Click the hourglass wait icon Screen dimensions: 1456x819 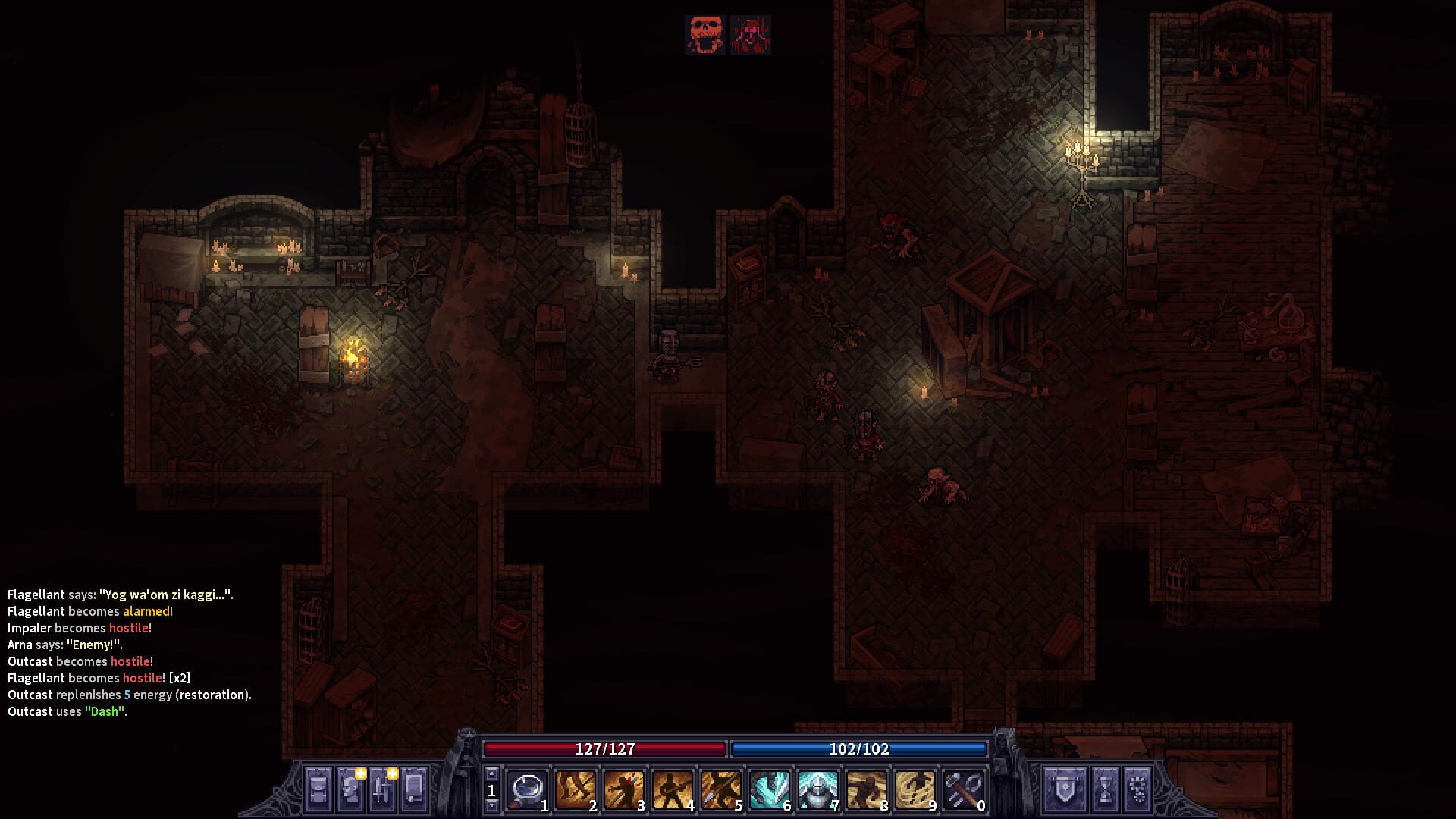point(1106,790)
